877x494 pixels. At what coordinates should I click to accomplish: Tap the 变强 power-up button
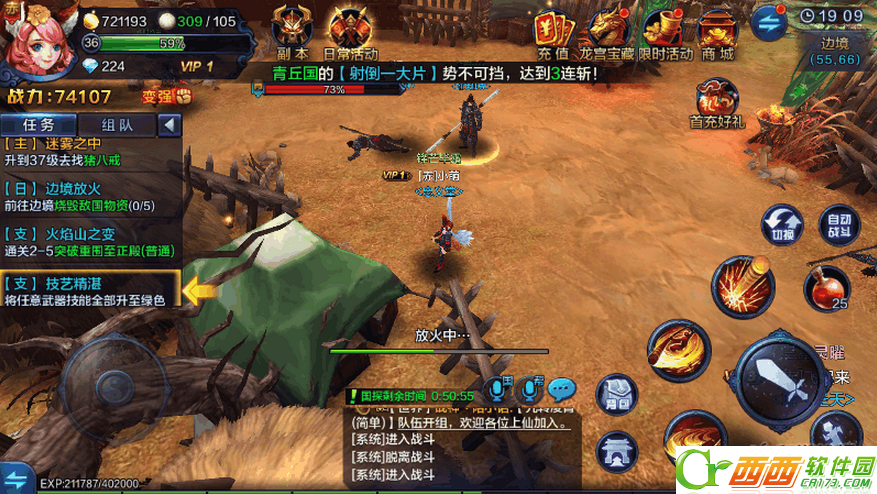coord(167,97)
